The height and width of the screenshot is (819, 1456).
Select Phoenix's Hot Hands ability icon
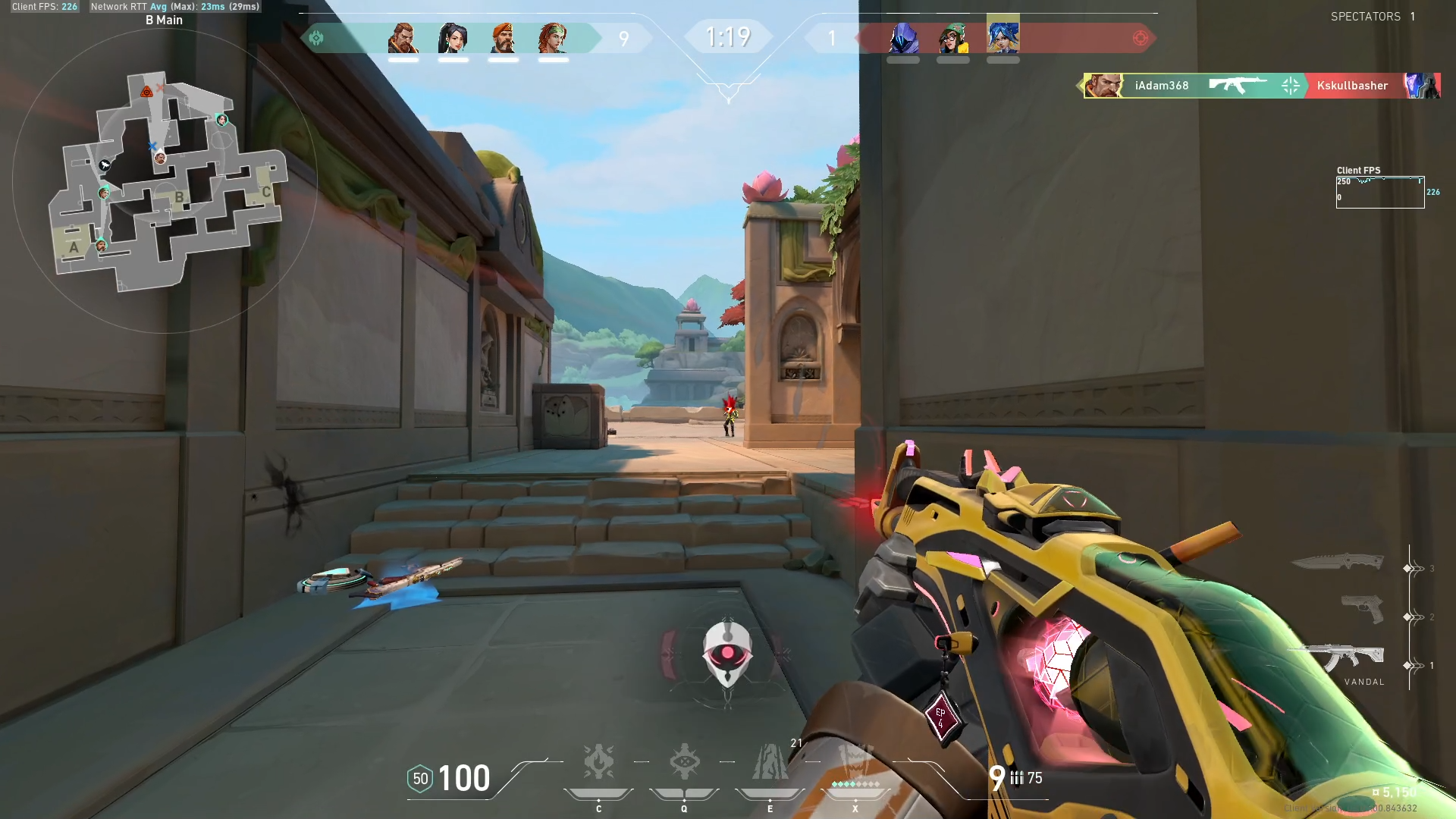point(598,762)
